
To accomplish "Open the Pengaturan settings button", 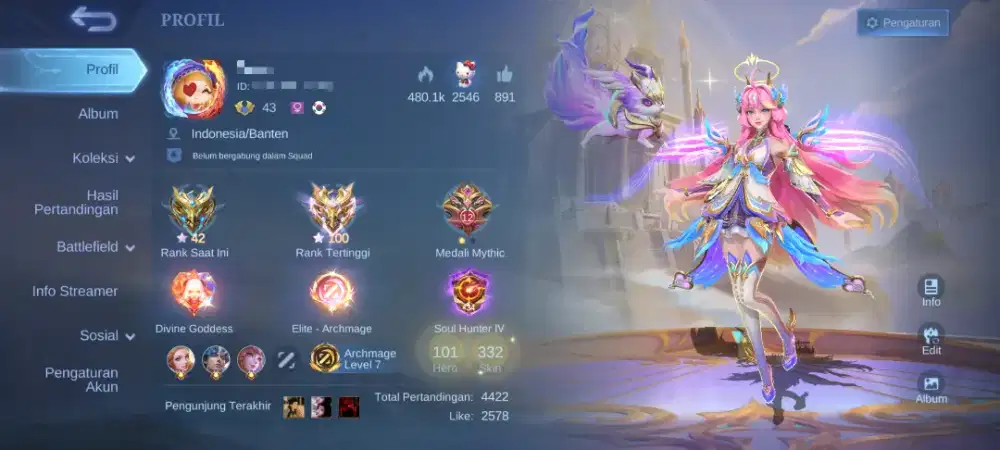I will coord(902,23).
